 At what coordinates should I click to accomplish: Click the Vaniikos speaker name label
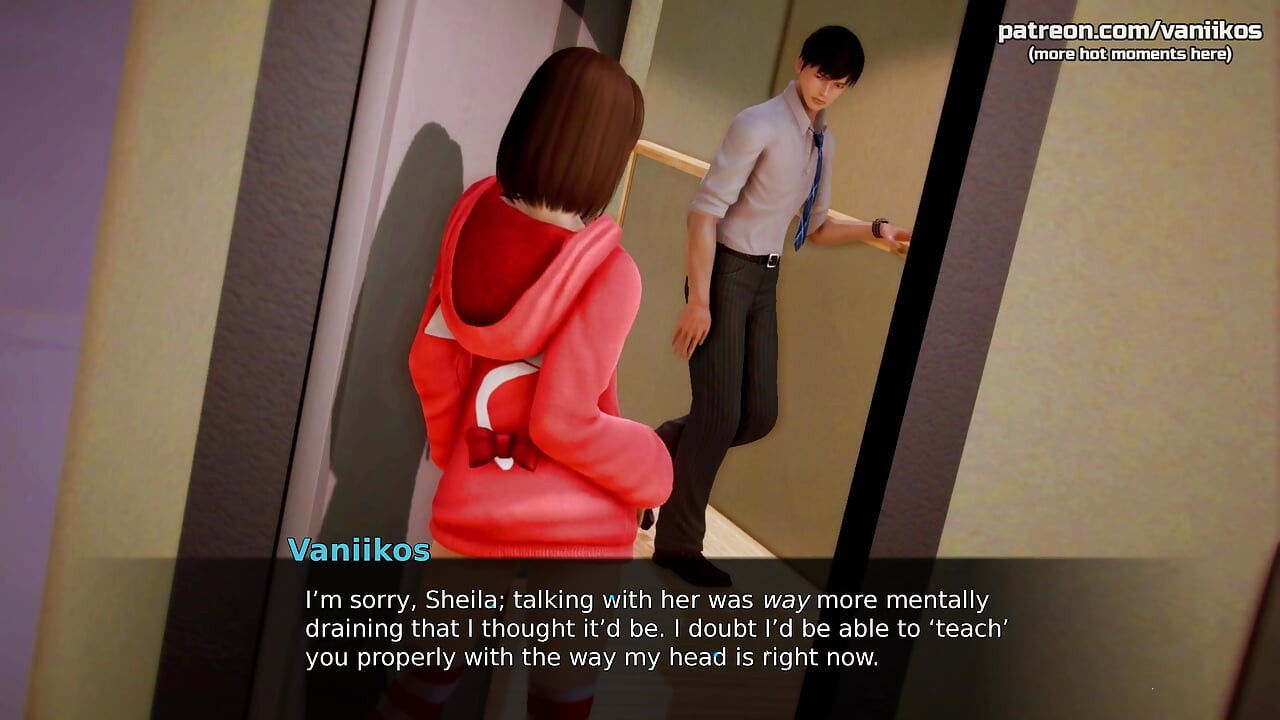360,550
